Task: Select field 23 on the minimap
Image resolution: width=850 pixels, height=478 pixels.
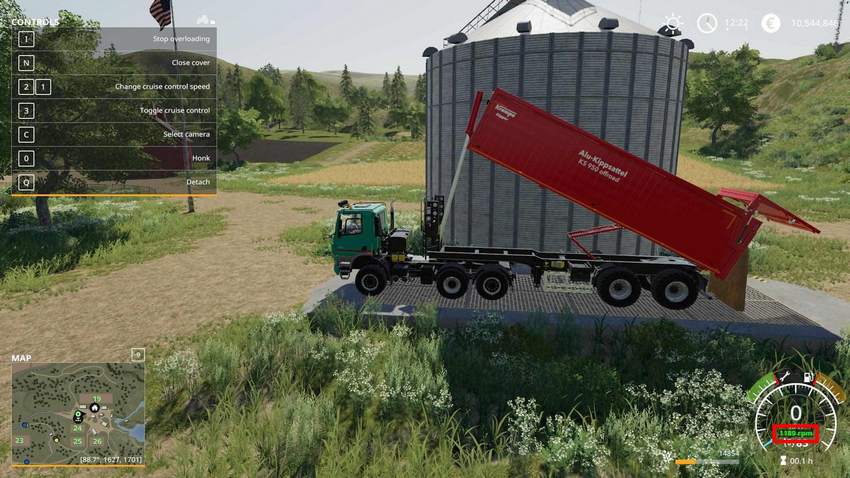Action: [x=19, y=440]
